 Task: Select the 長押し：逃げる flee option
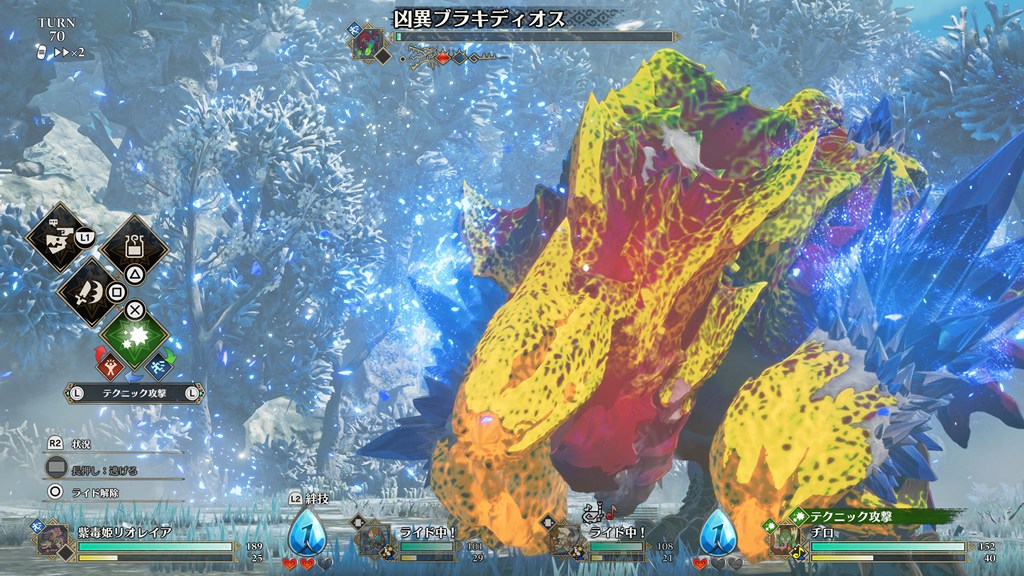pyautogui.click(x=100, y=469)
